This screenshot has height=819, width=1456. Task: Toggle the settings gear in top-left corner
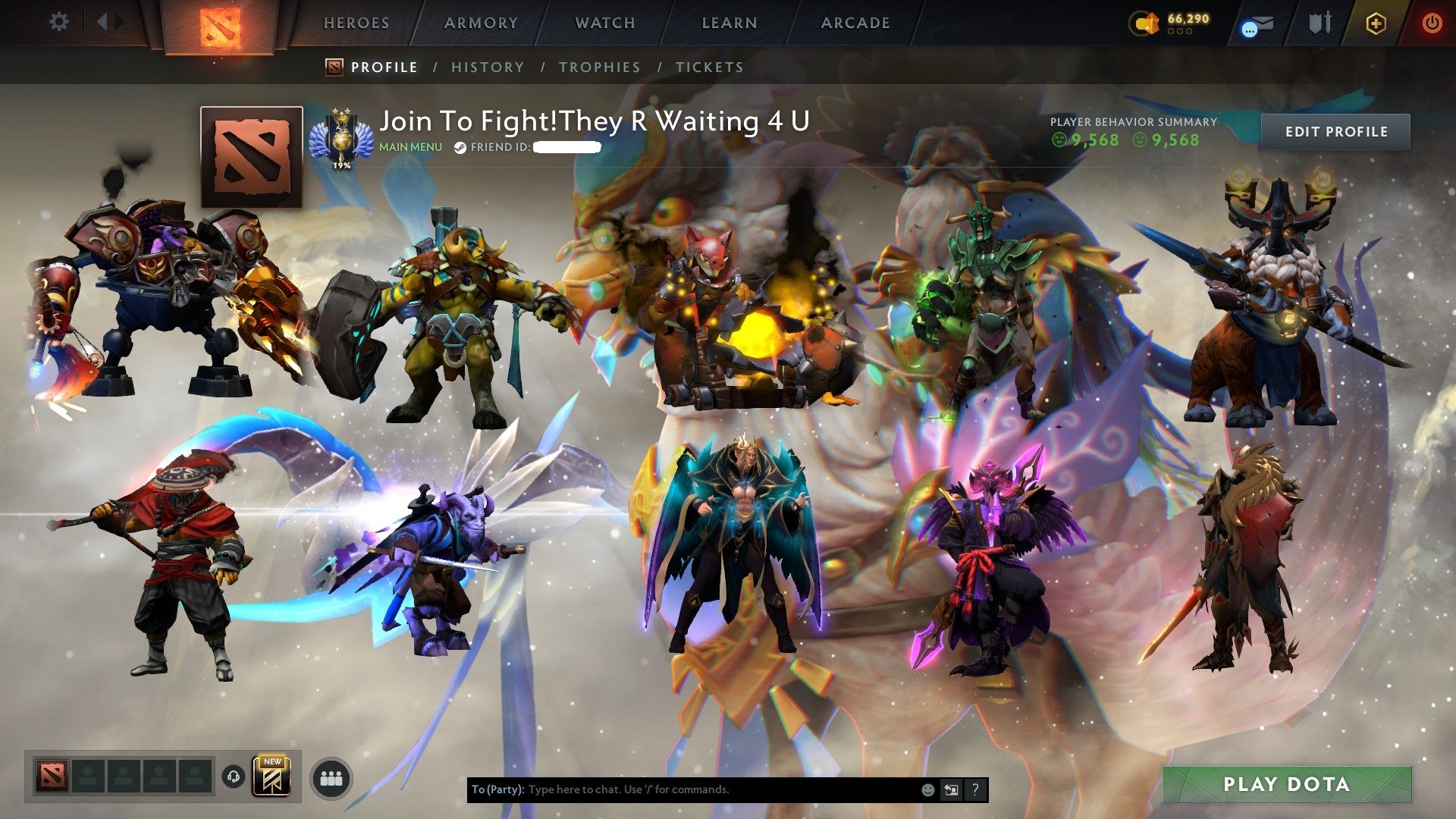[x=58, y=21]
